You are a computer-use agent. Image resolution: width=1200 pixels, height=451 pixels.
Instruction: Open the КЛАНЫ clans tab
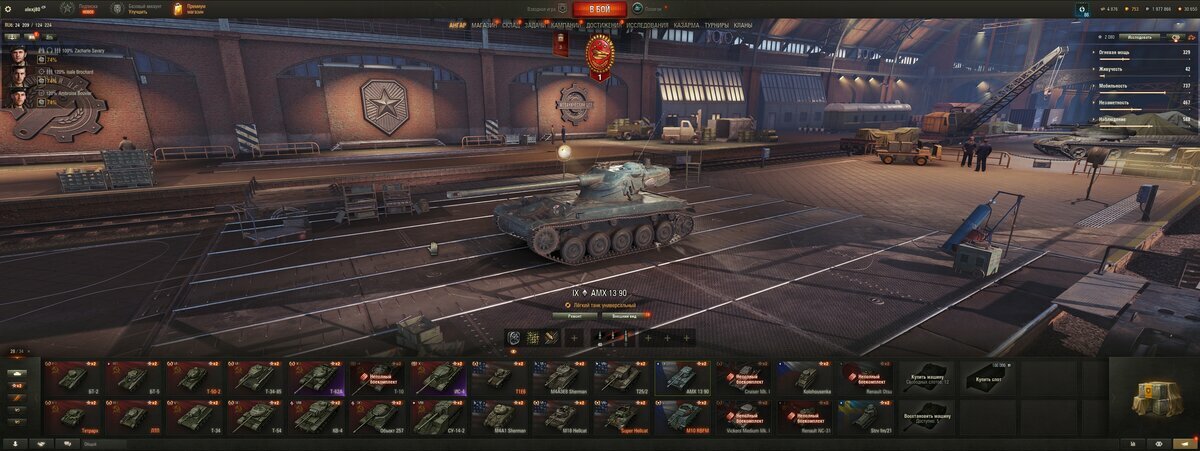click(743, 25)
